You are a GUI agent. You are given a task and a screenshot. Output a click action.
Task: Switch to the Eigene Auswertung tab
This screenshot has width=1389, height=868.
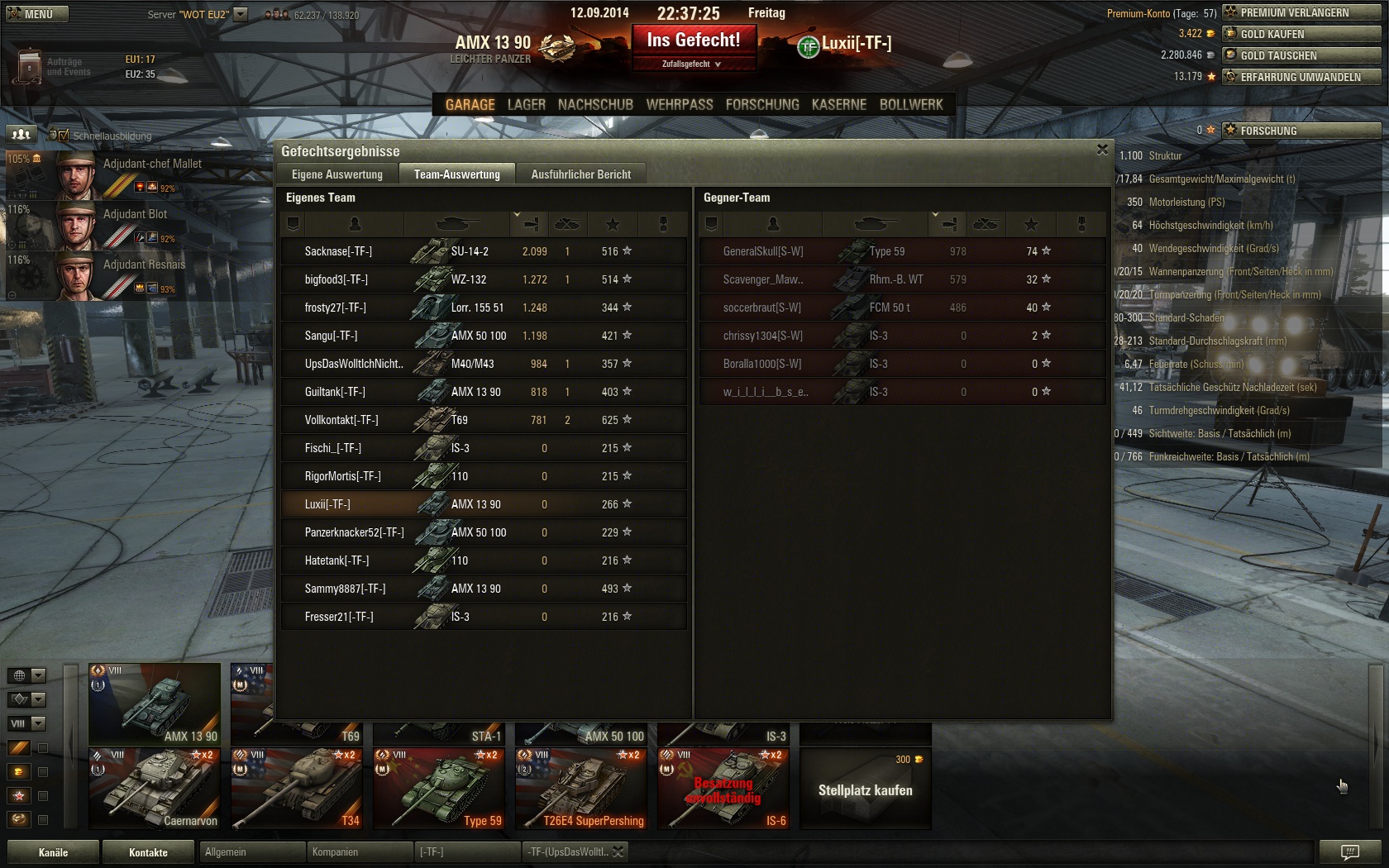click(337, 174)
